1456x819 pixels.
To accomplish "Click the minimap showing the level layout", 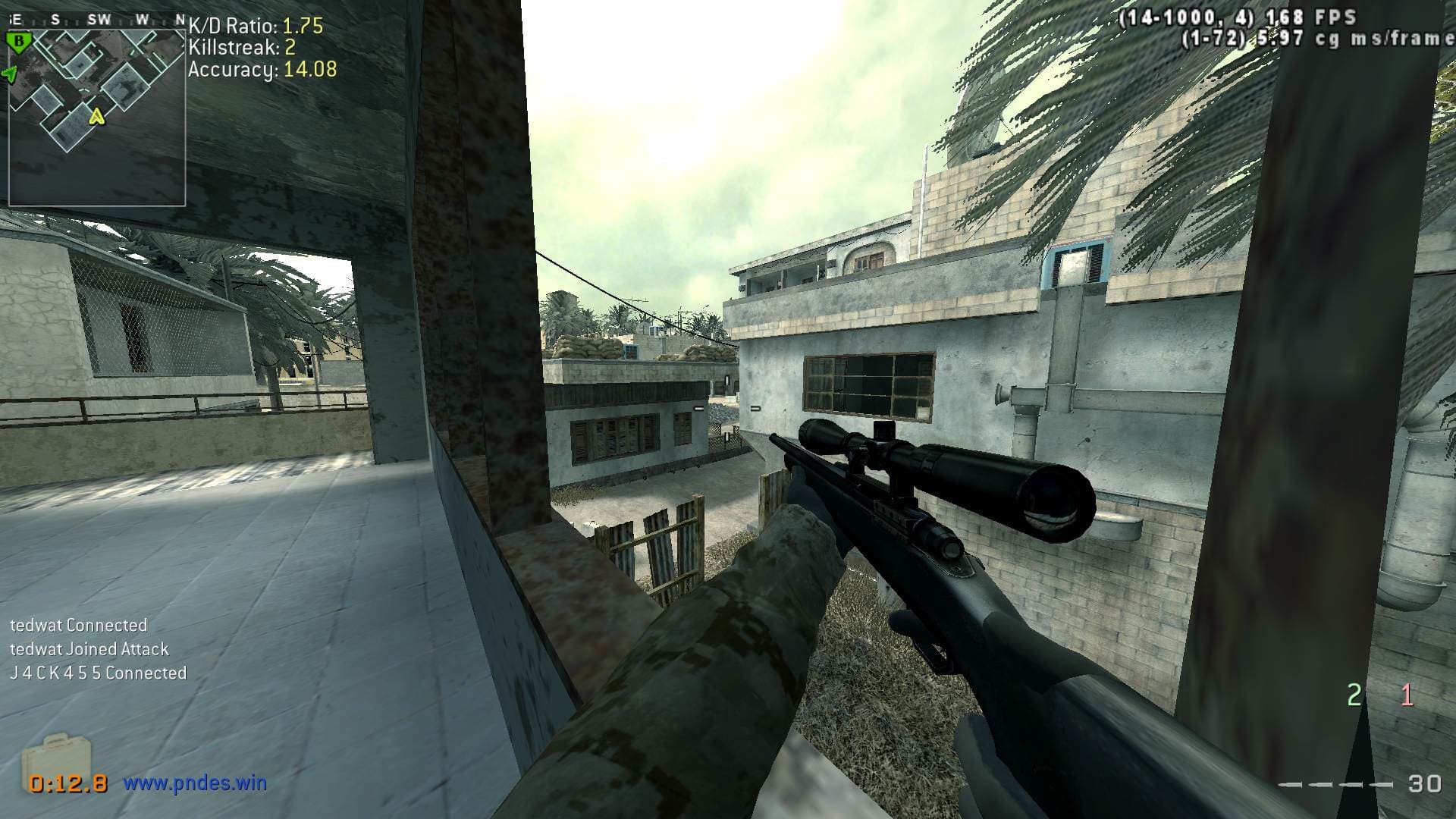I will (x=97, y=114).
